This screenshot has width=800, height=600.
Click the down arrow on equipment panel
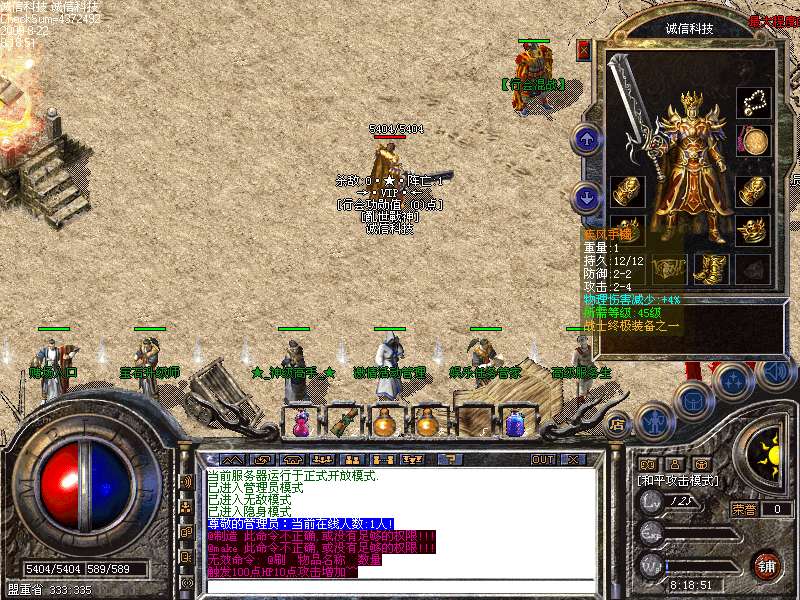[x=587, y=196]
